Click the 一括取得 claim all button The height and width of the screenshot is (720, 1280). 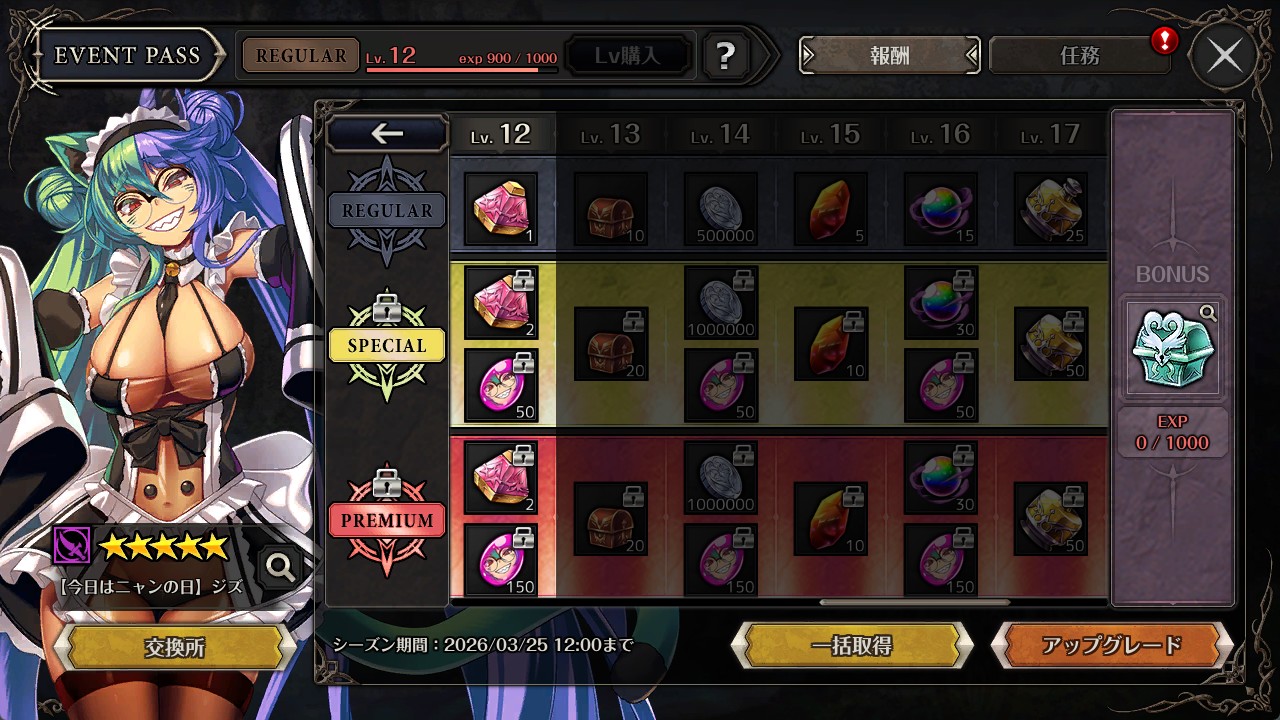click(852, 645)
